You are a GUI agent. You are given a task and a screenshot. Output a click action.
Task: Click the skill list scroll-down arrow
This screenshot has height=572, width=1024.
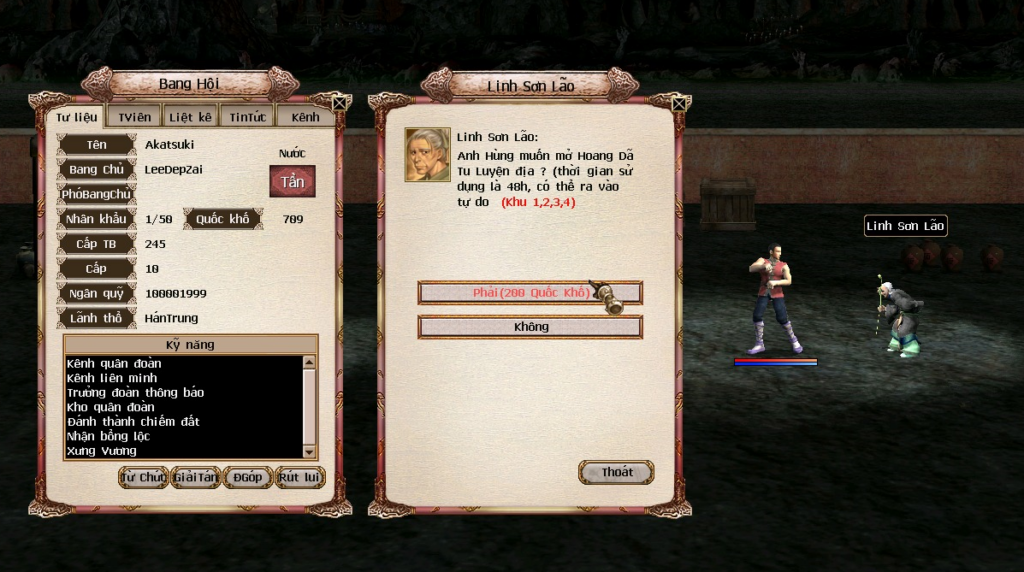pyautogui.click(x=309, y=452)
